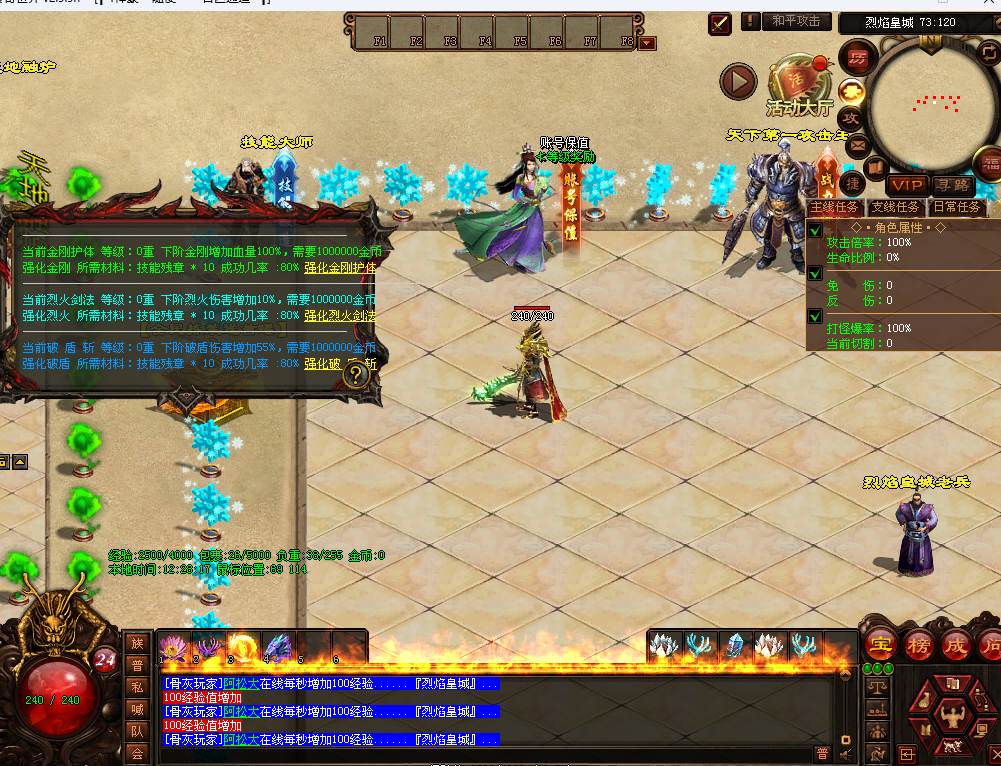
Task: Switch chat to the 私 private channel
Action: [137, 687]
